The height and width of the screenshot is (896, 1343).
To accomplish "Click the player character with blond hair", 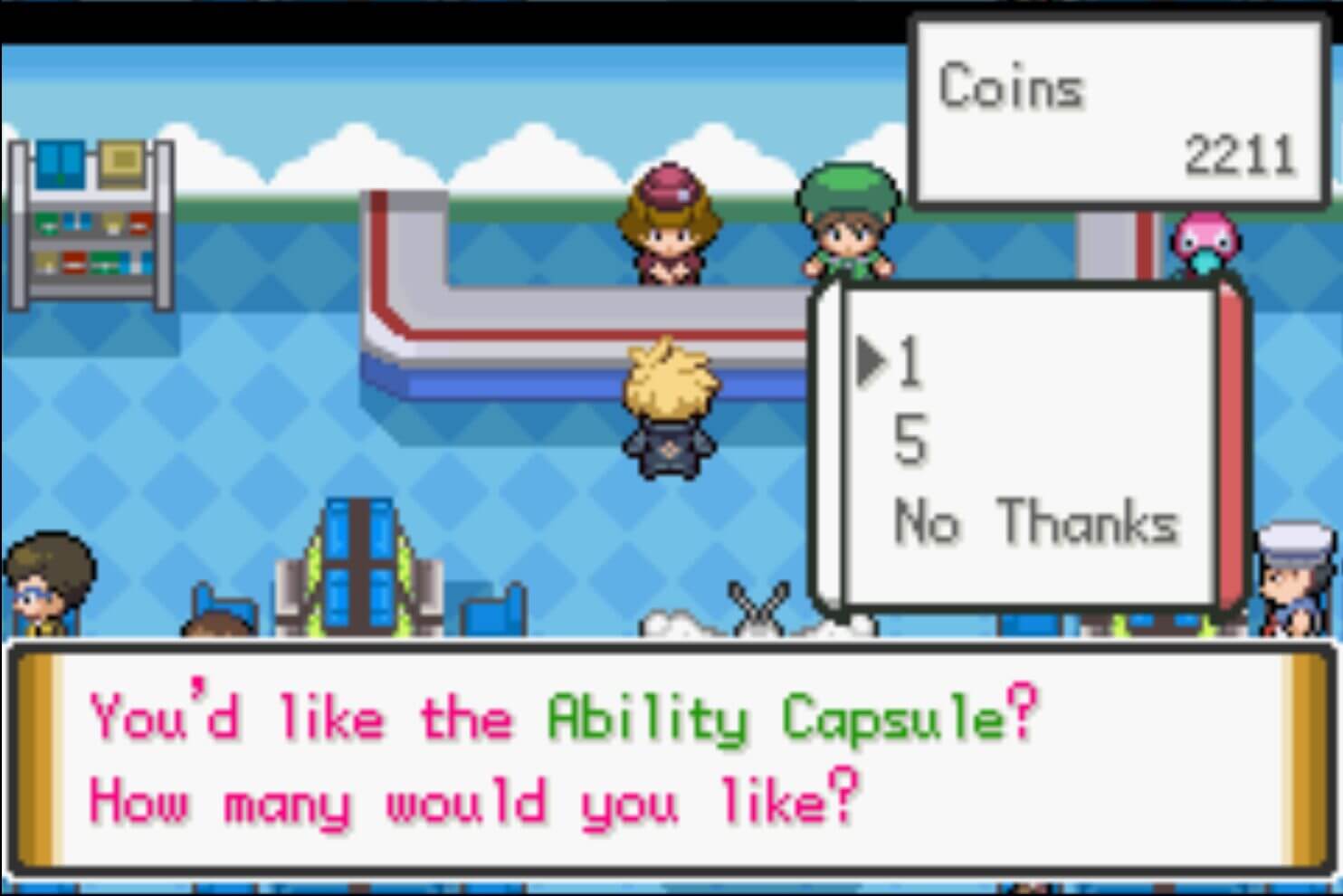I will [x=668, y=407].
